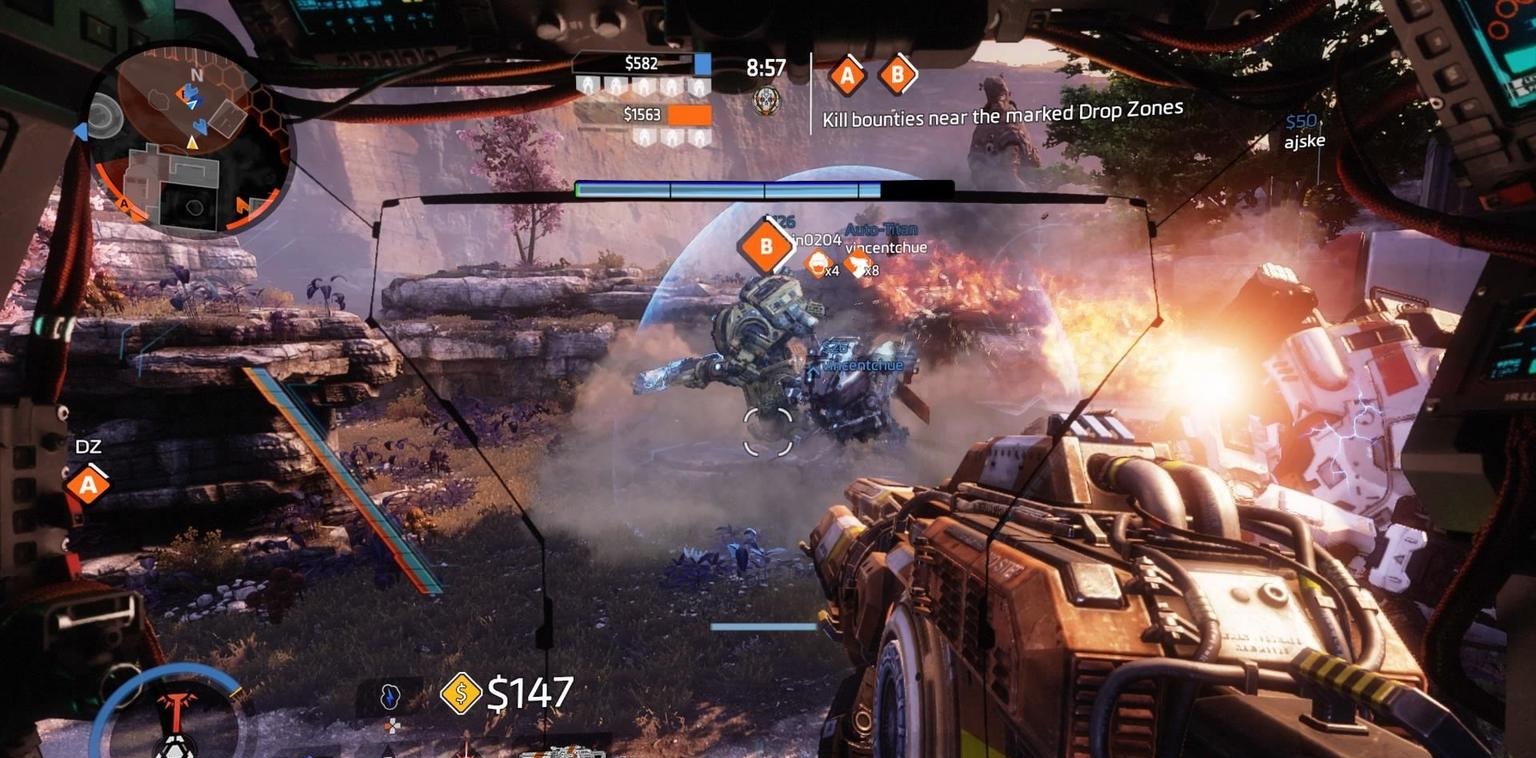1536x758 pixels.
Task: Click the circular minimap
Action: coord(190,137)
